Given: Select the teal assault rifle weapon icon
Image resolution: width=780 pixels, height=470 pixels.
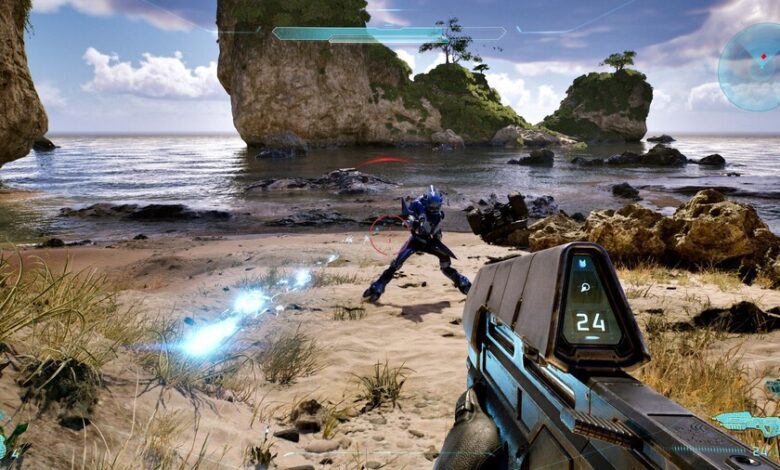Looking at the screenshot, I should click(745, 423).
